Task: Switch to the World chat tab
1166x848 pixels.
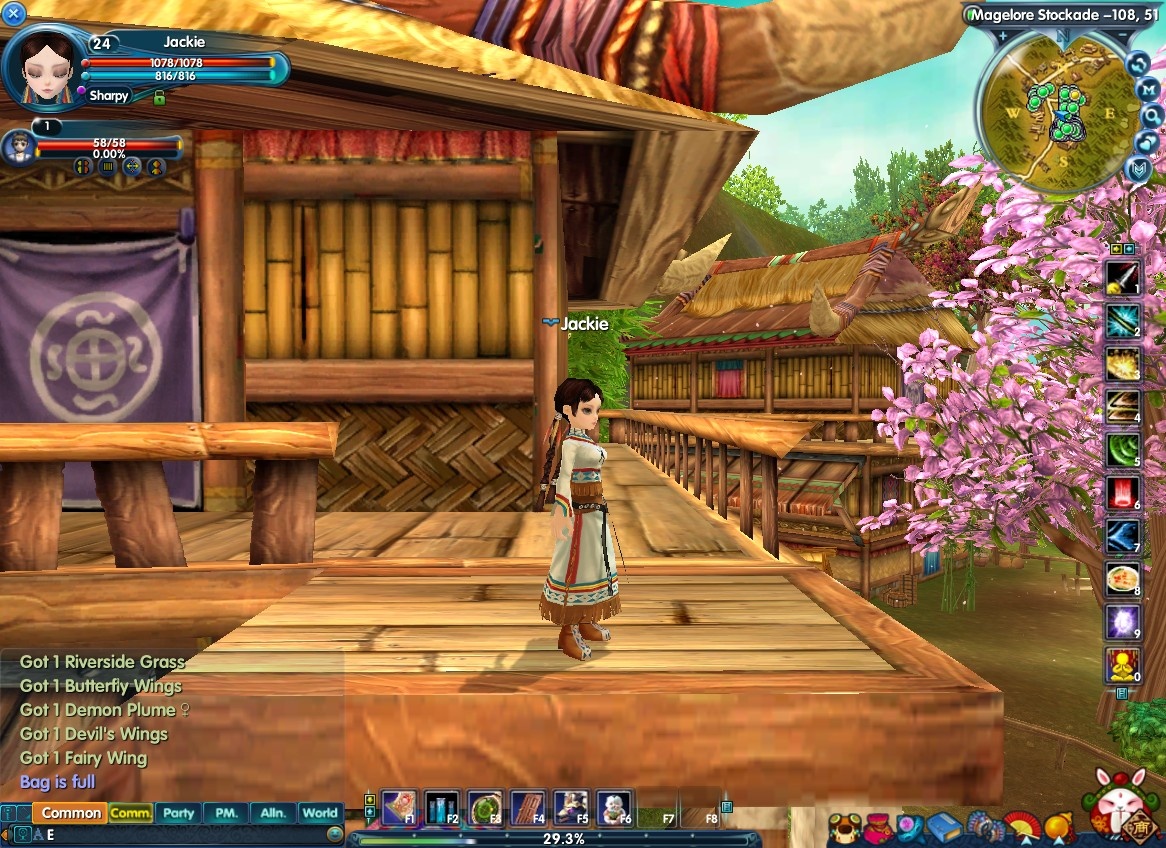Action: pos(319,813)
